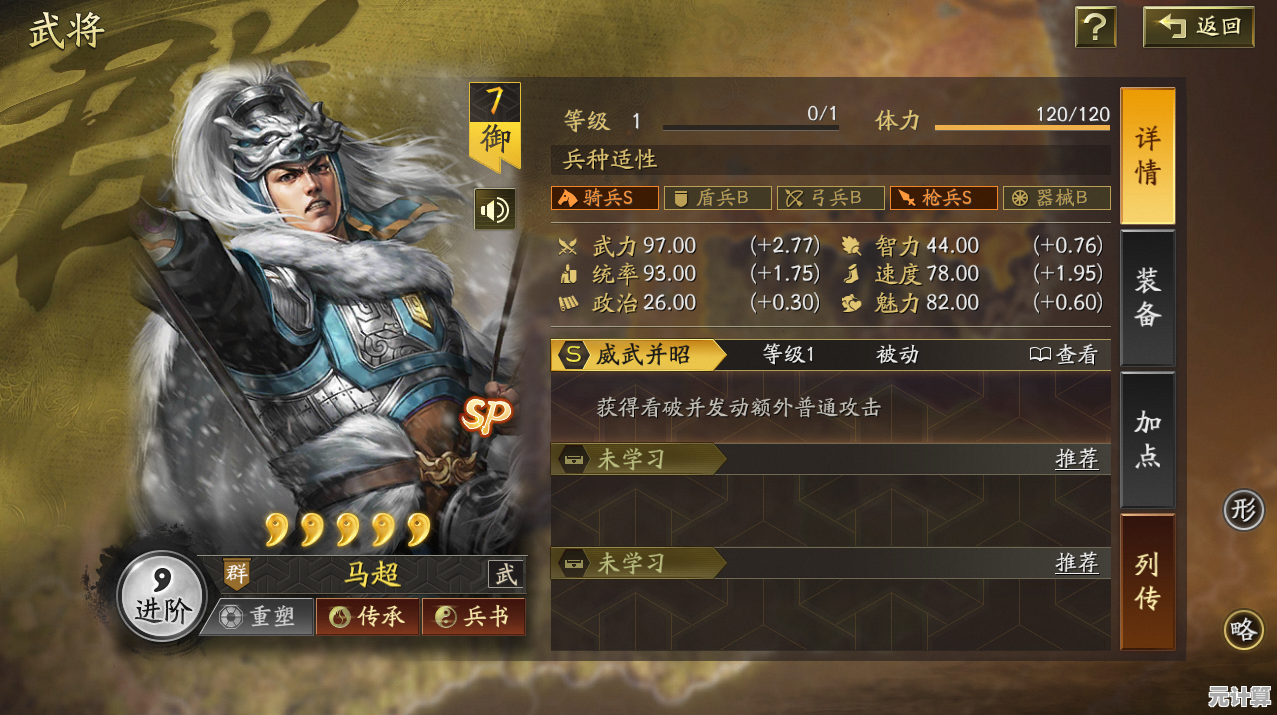Image resolution: width=1277 pixels, height=715 pixels.
Task: Click the 盾兵B shield troop tag
Action: click(x=717, y=198)
